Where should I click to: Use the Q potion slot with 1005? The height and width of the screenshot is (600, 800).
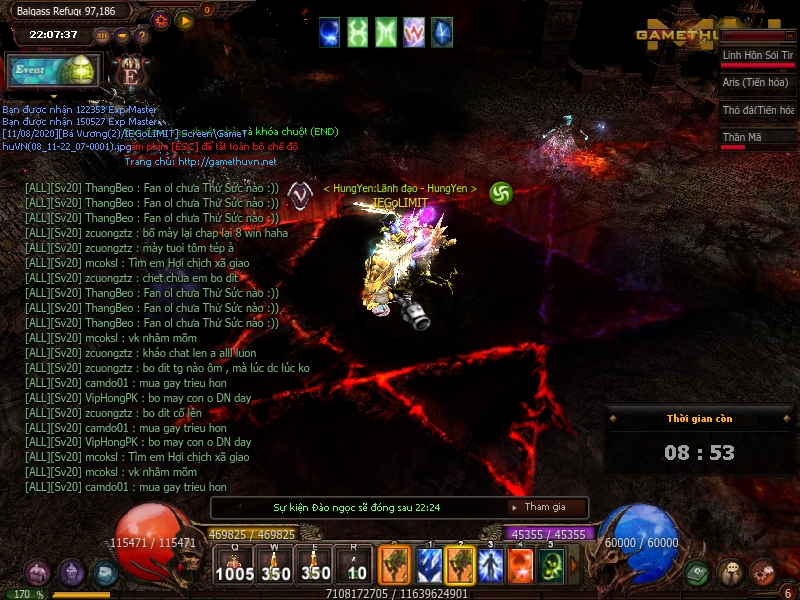[x=234, y=565]
